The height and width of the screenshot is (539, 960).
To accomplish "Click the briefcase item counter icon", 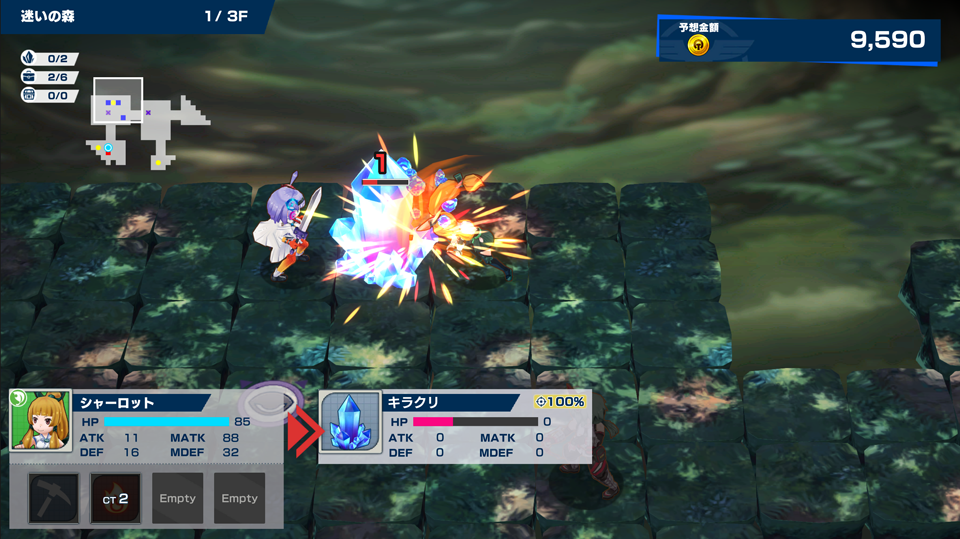I will point(29,77).
